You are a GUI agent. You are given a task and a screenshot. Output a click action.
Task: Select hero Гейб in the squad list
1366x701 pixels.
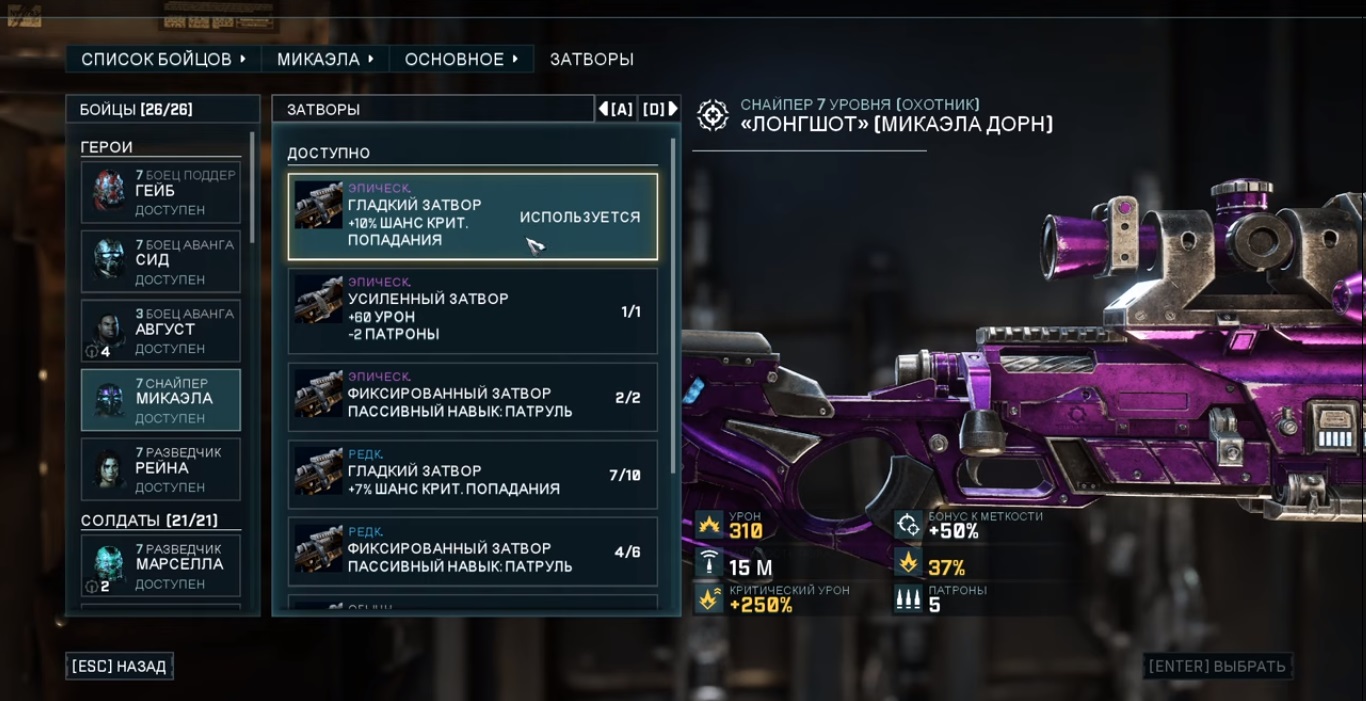click(x=161, y=192)
